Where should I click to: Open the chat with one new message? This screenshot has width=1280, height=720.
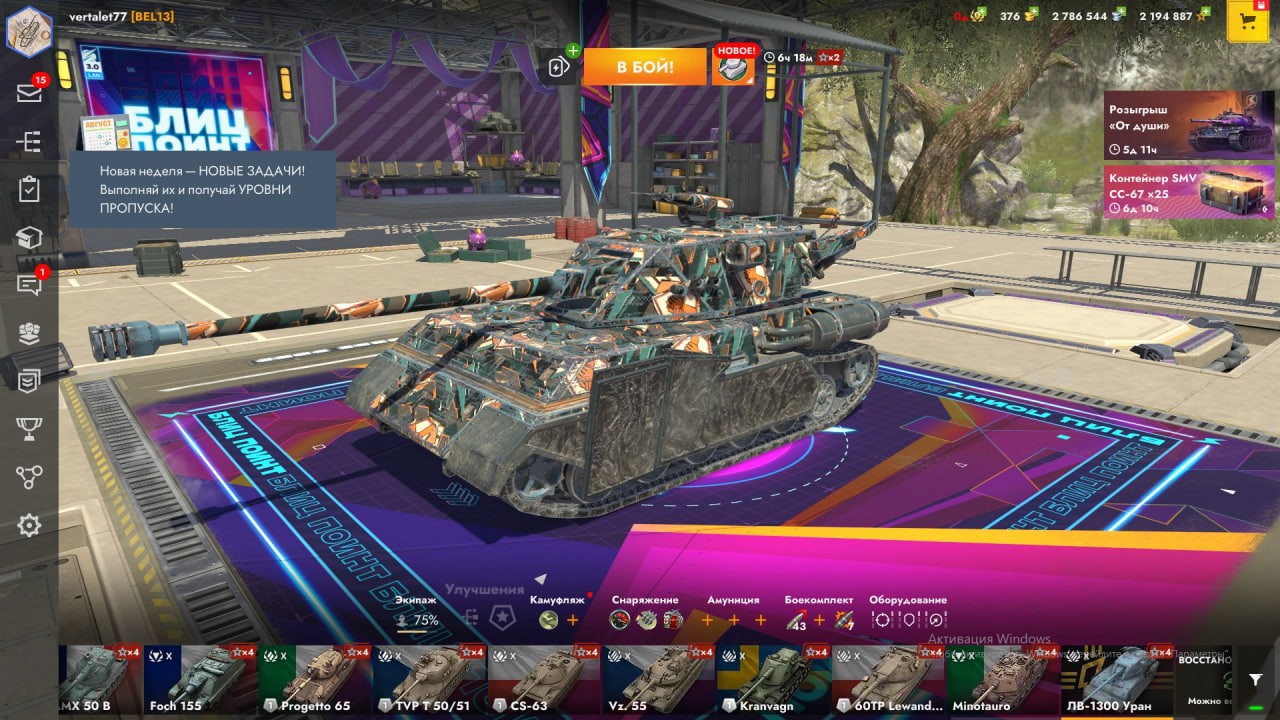coord(29,285)
